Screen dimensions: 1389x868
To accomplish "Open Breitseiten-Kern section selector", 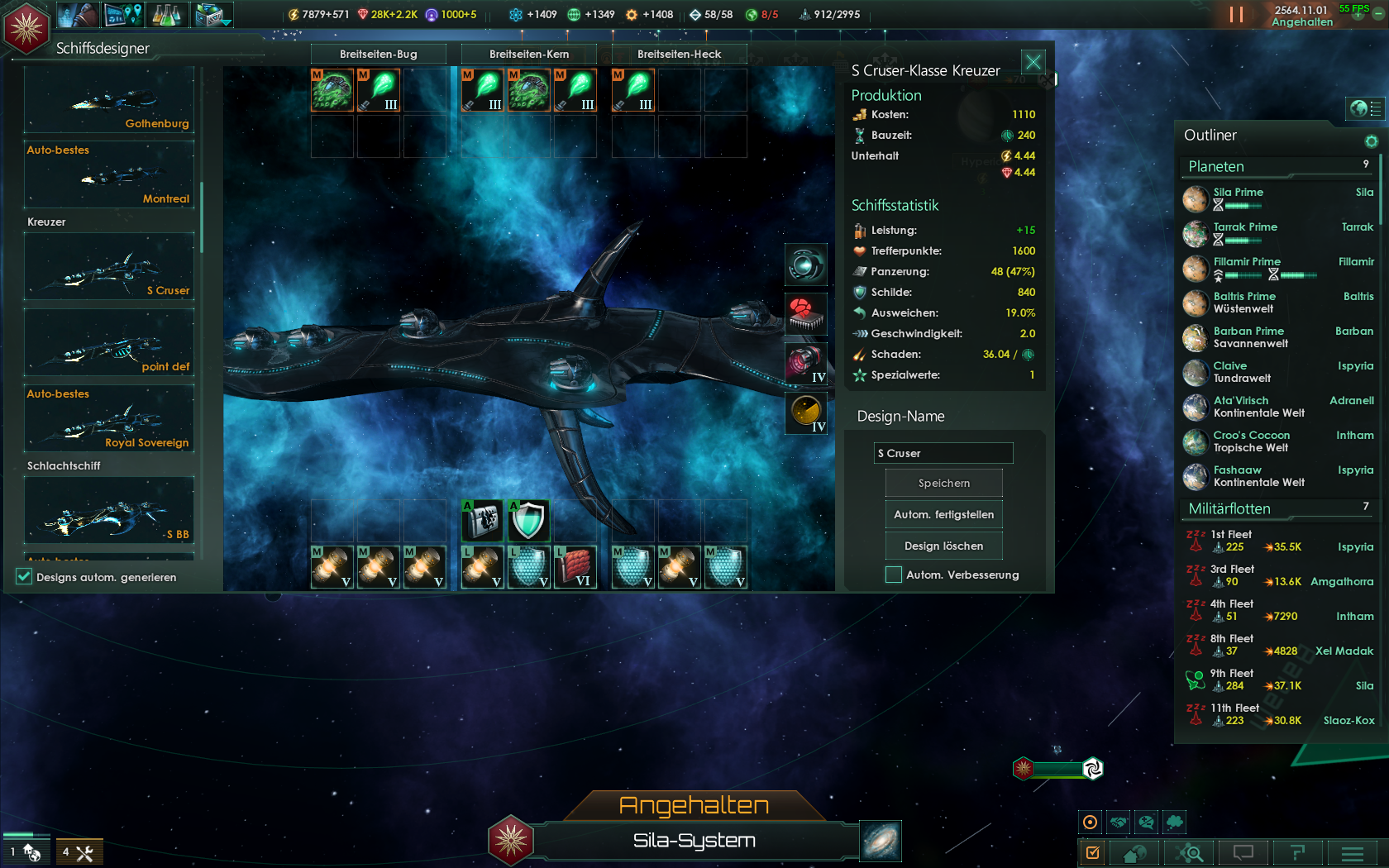I will pos(528,54).
